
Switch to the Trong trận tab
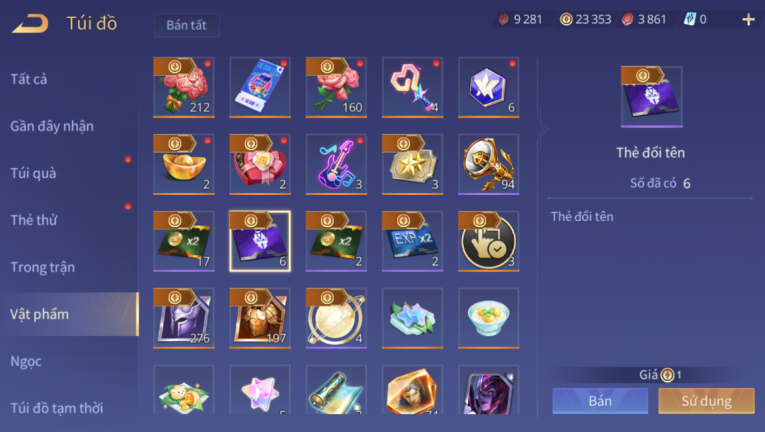tap(43, 267)
